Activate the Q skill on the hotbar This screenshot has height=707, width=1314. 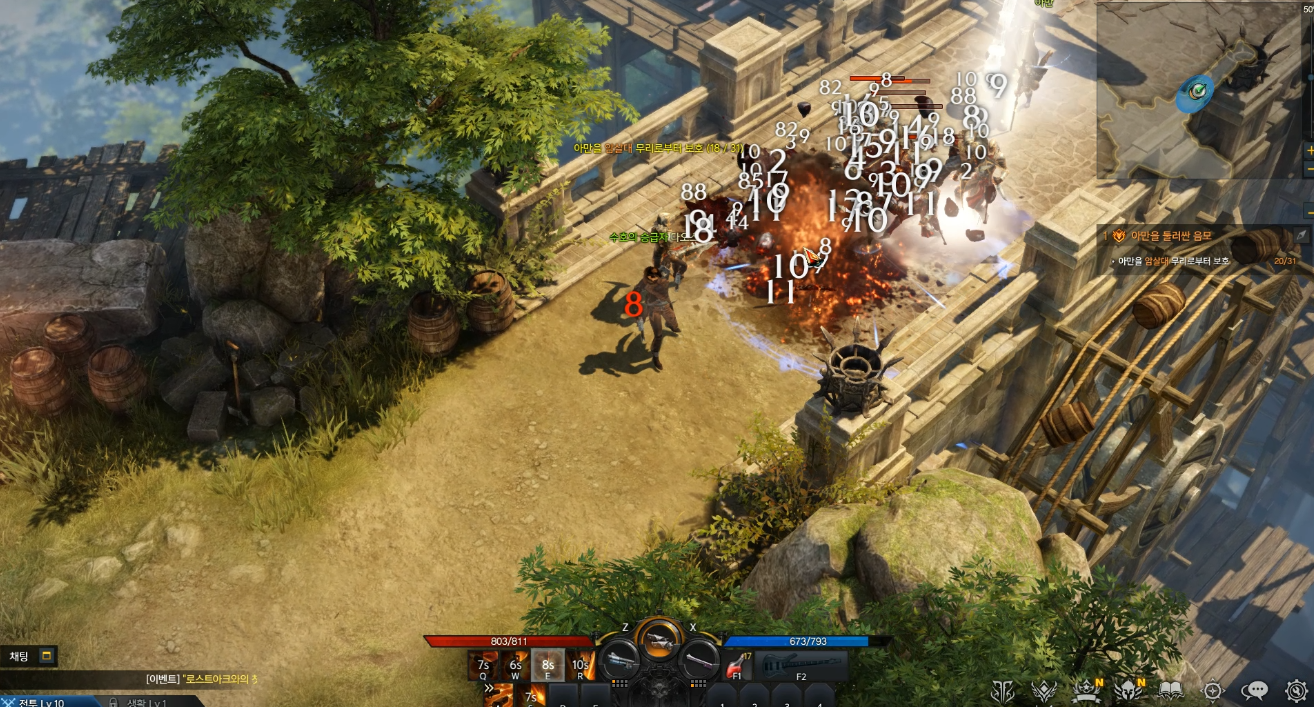[483, 665]
